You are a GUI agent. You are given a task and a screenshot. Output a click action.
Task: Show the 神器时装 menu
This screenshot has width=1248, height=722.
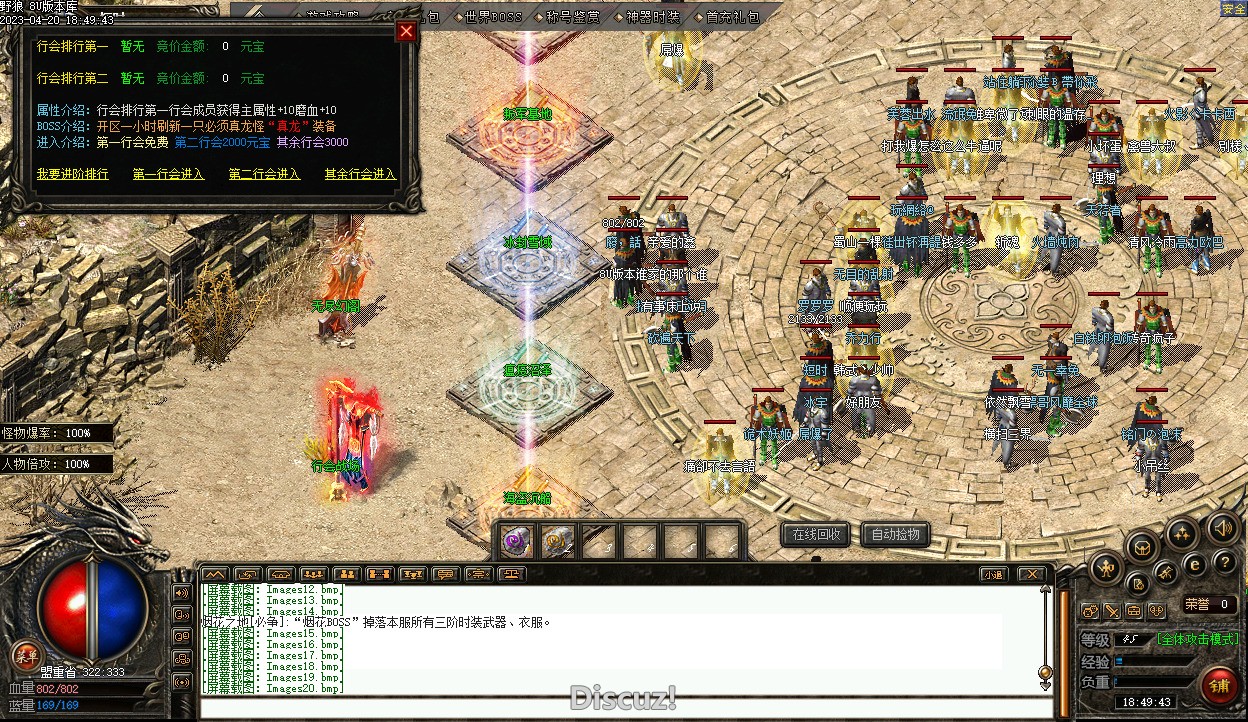(653, 17)
